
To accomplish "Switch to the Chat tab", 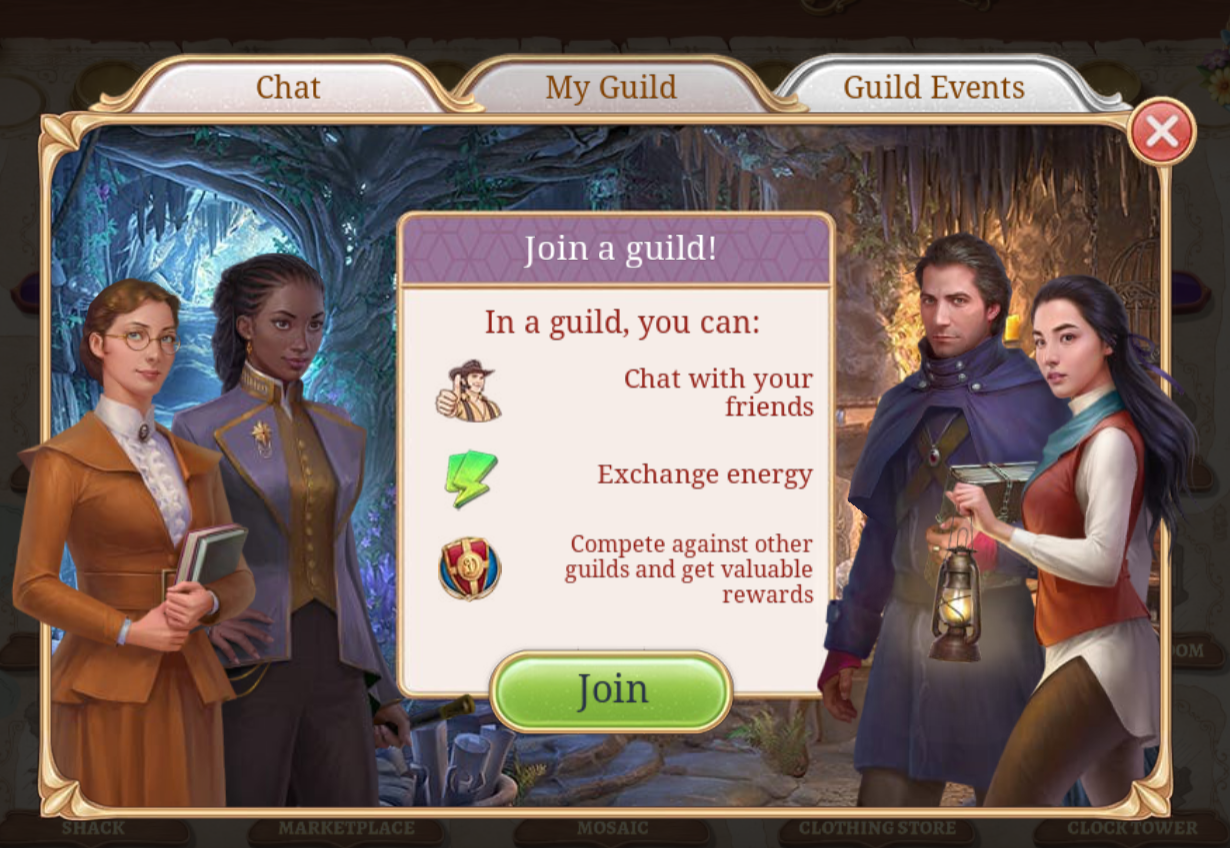I will coord(287,88).
